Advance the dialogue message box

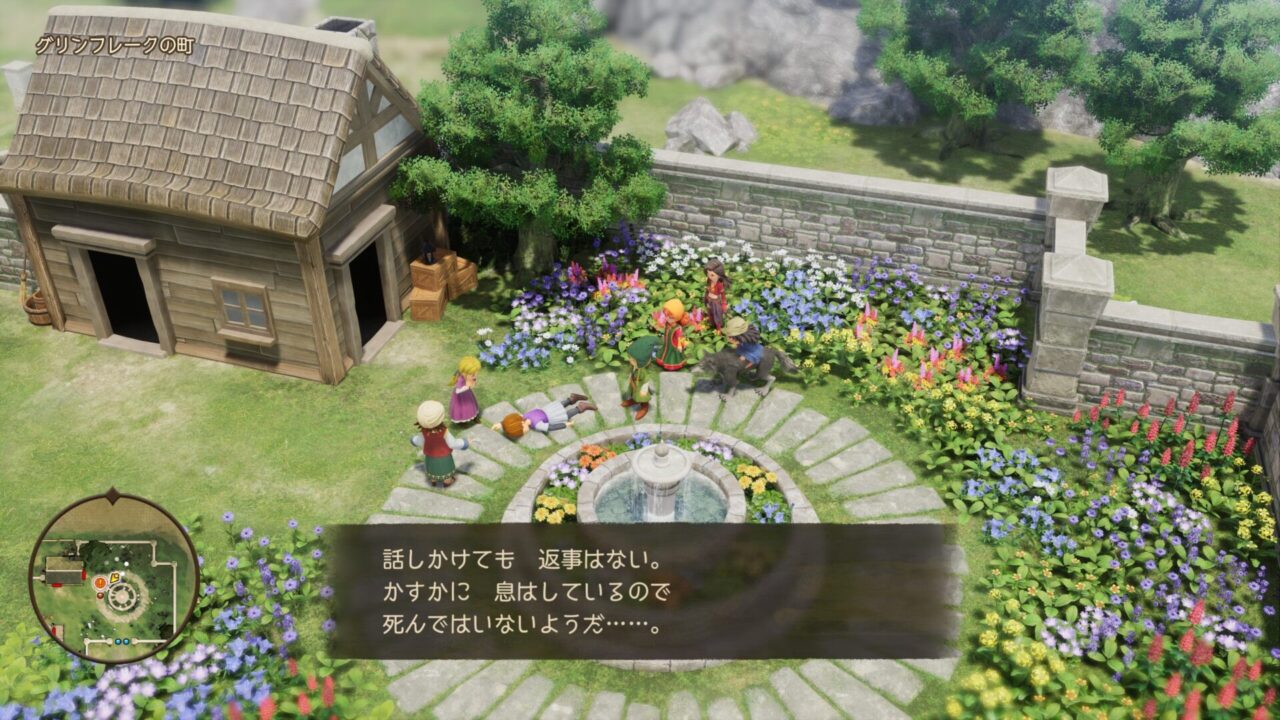tap(640, 591)
